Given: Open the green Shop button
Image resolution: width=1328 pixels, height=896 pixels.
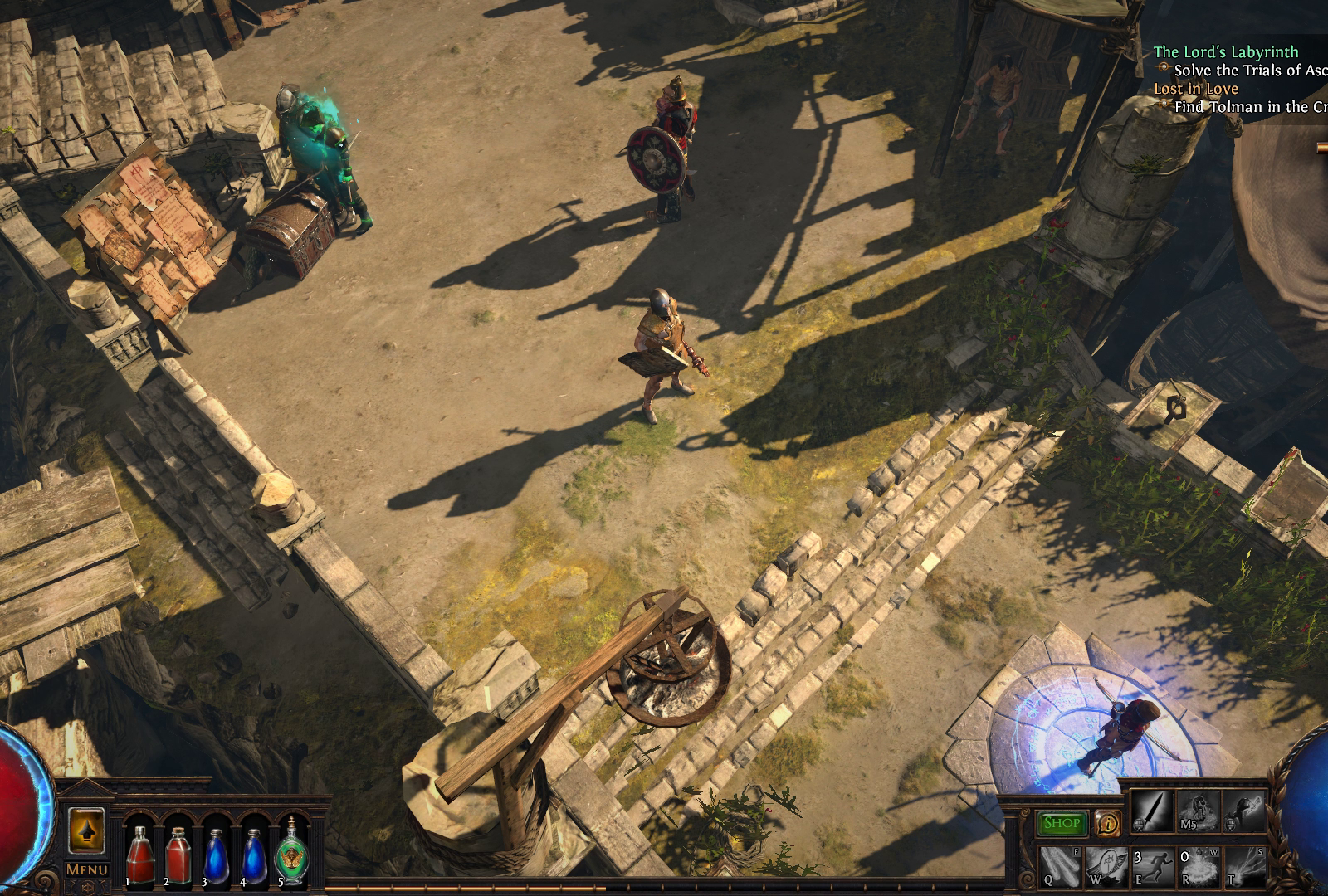Looking at the screenshot, I should (x=1062, y=823).
